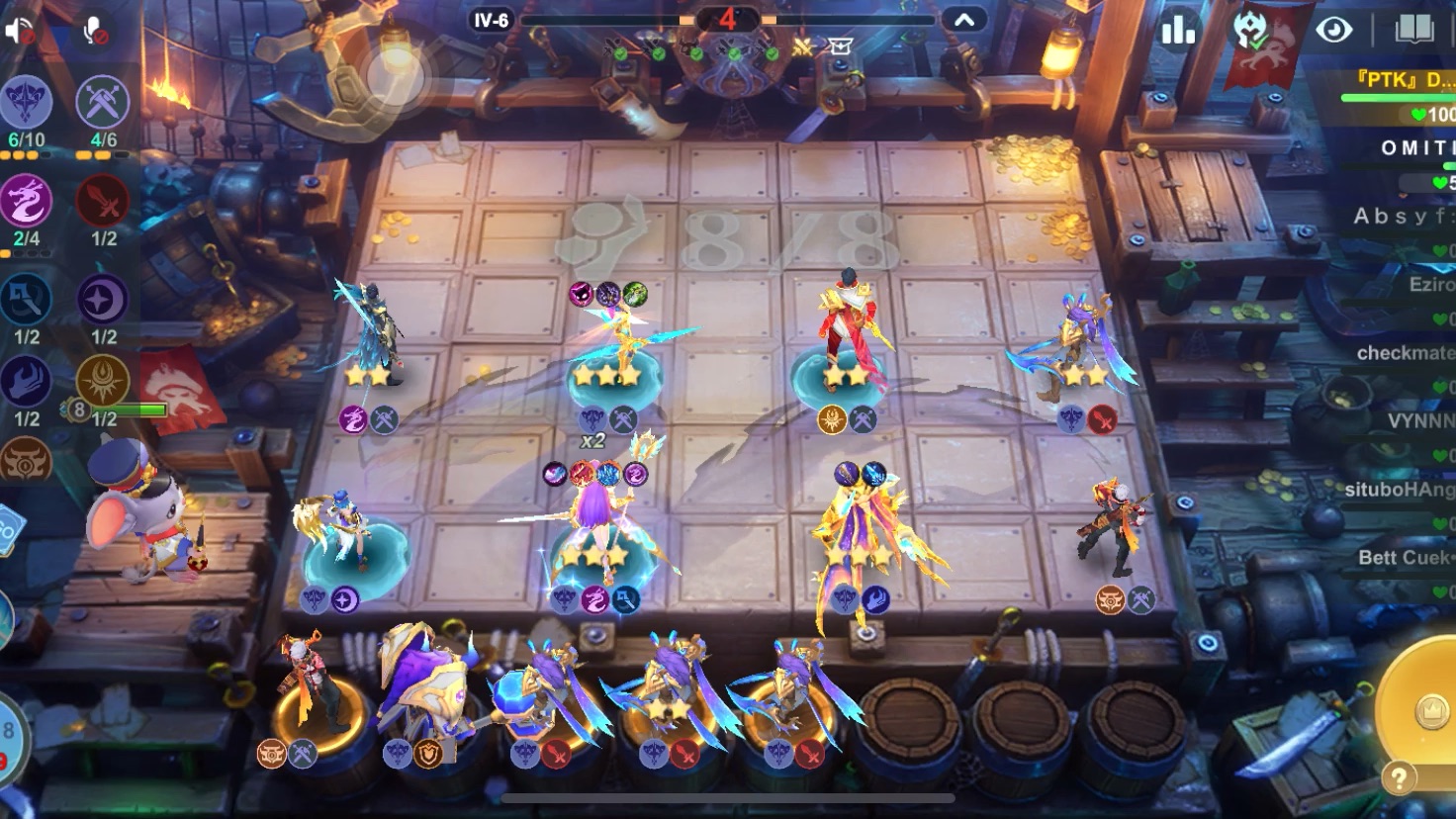The height and width of the screenshot is (819, 1456).
Task: Open the damage statistics panel
Action: pyautogui.click(x=1177, y=31)
